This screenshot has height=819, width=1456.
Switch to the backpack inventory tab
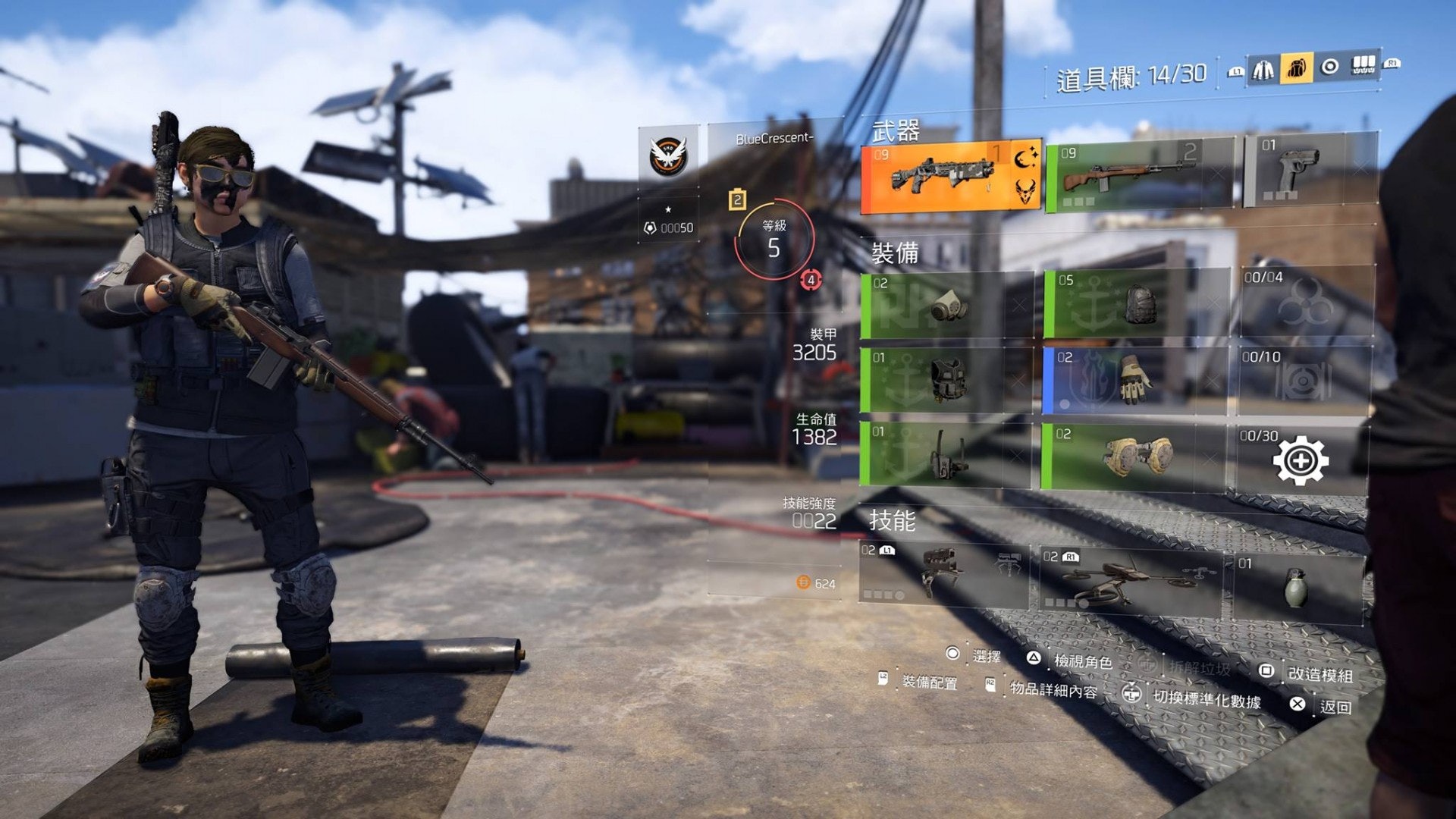1296,69
